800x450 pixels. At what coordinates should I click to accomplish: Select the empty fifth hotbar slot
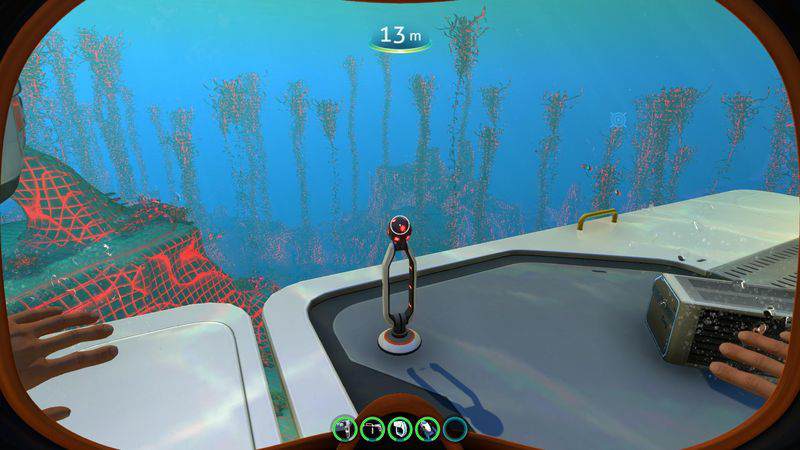tap(455, 429)
